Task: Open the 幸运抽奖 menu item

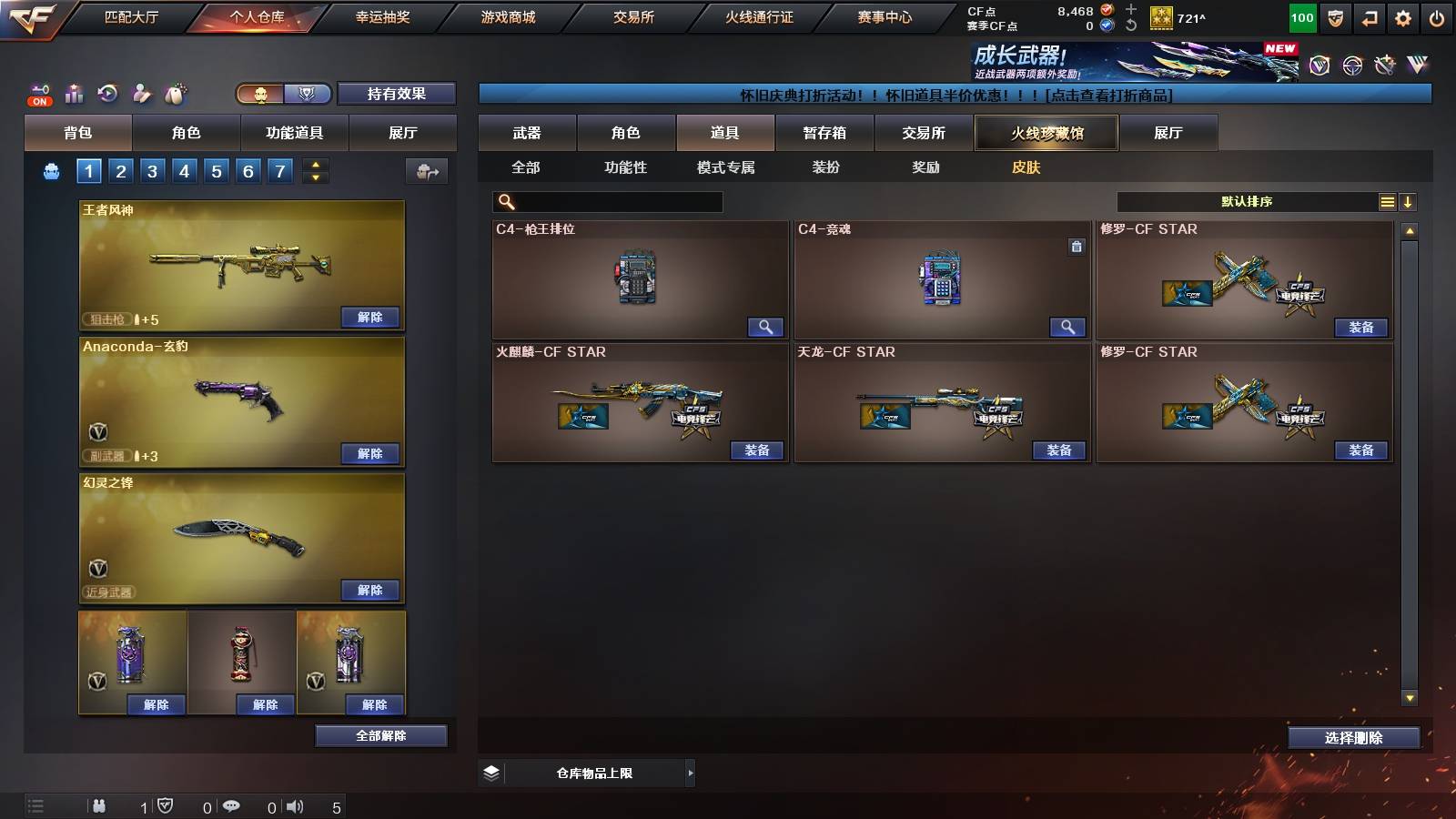Action: tap(382, 16)
